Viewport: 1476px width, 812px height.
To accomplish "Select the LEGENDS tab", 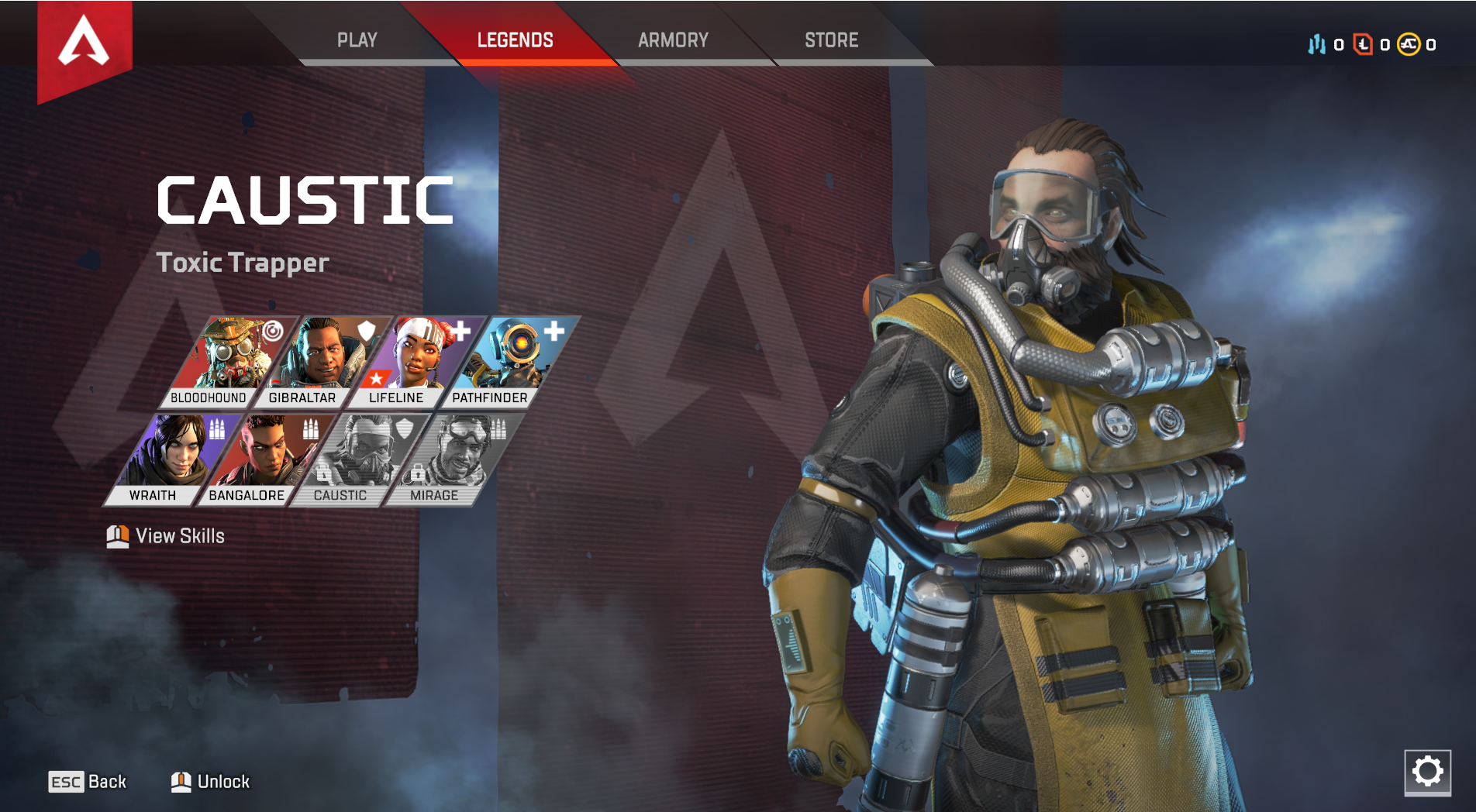I will tap(516, 40).
